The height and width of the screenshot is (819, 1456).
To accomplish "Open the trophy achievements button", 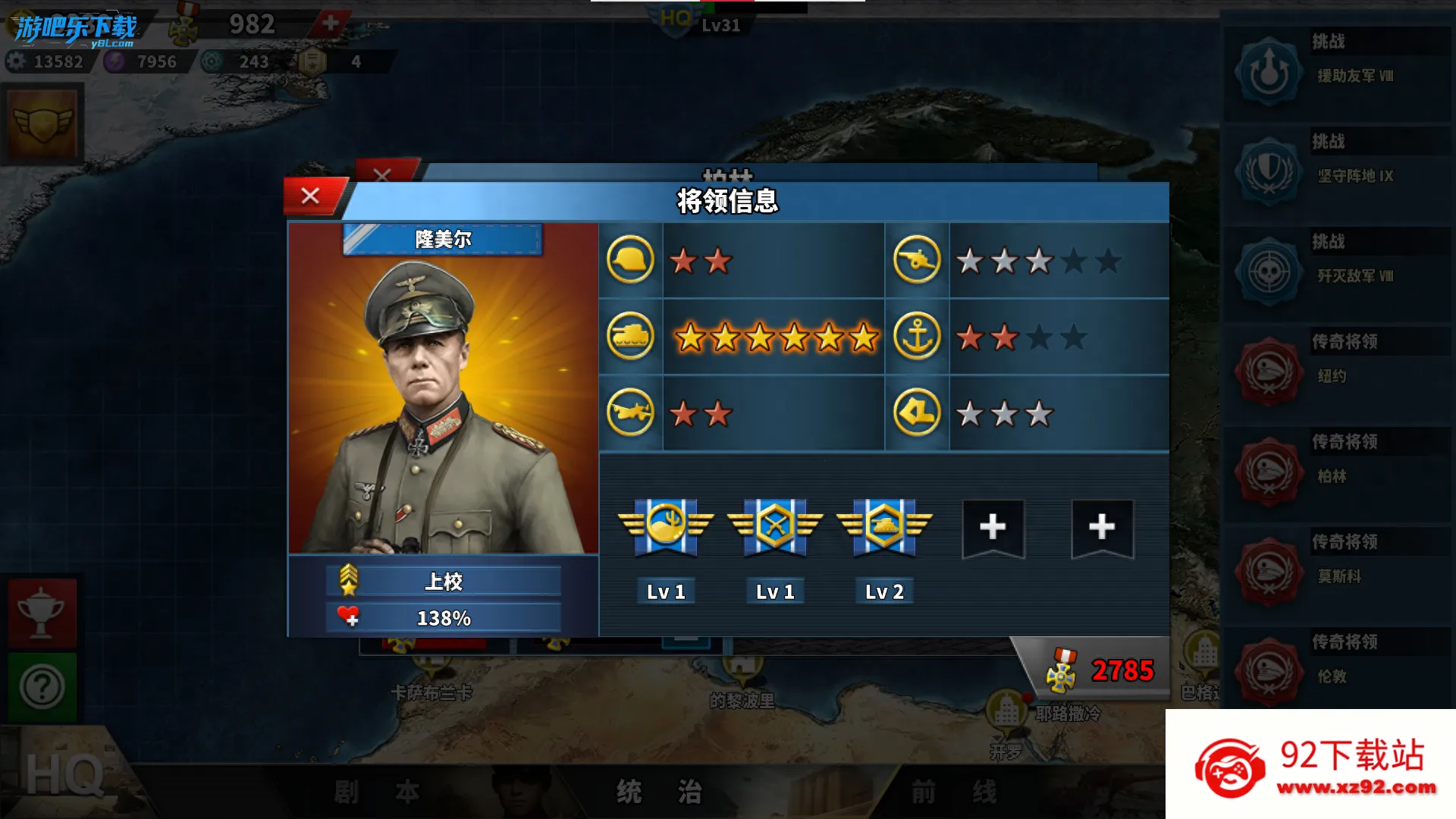I will [x=42, y=613].
